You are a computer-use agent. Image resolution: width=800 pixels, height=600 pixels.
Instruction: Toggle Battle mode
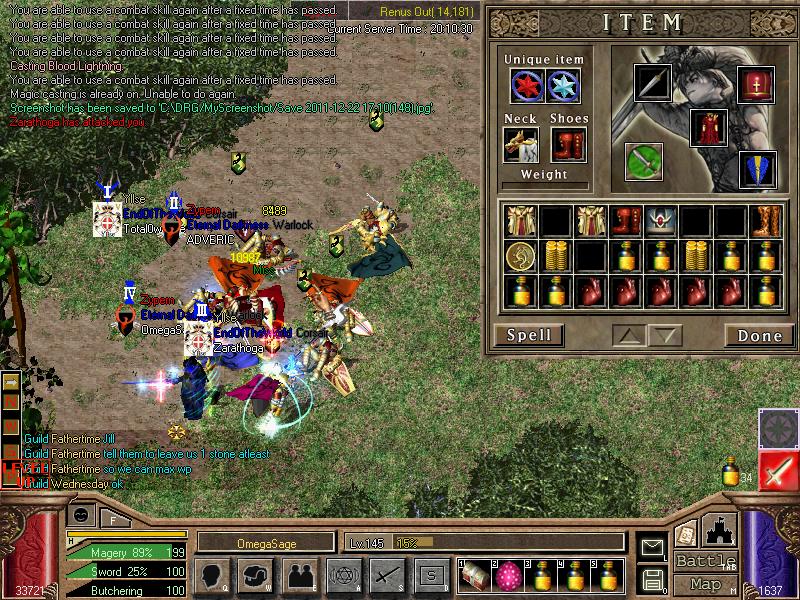(x=705, y=560)
